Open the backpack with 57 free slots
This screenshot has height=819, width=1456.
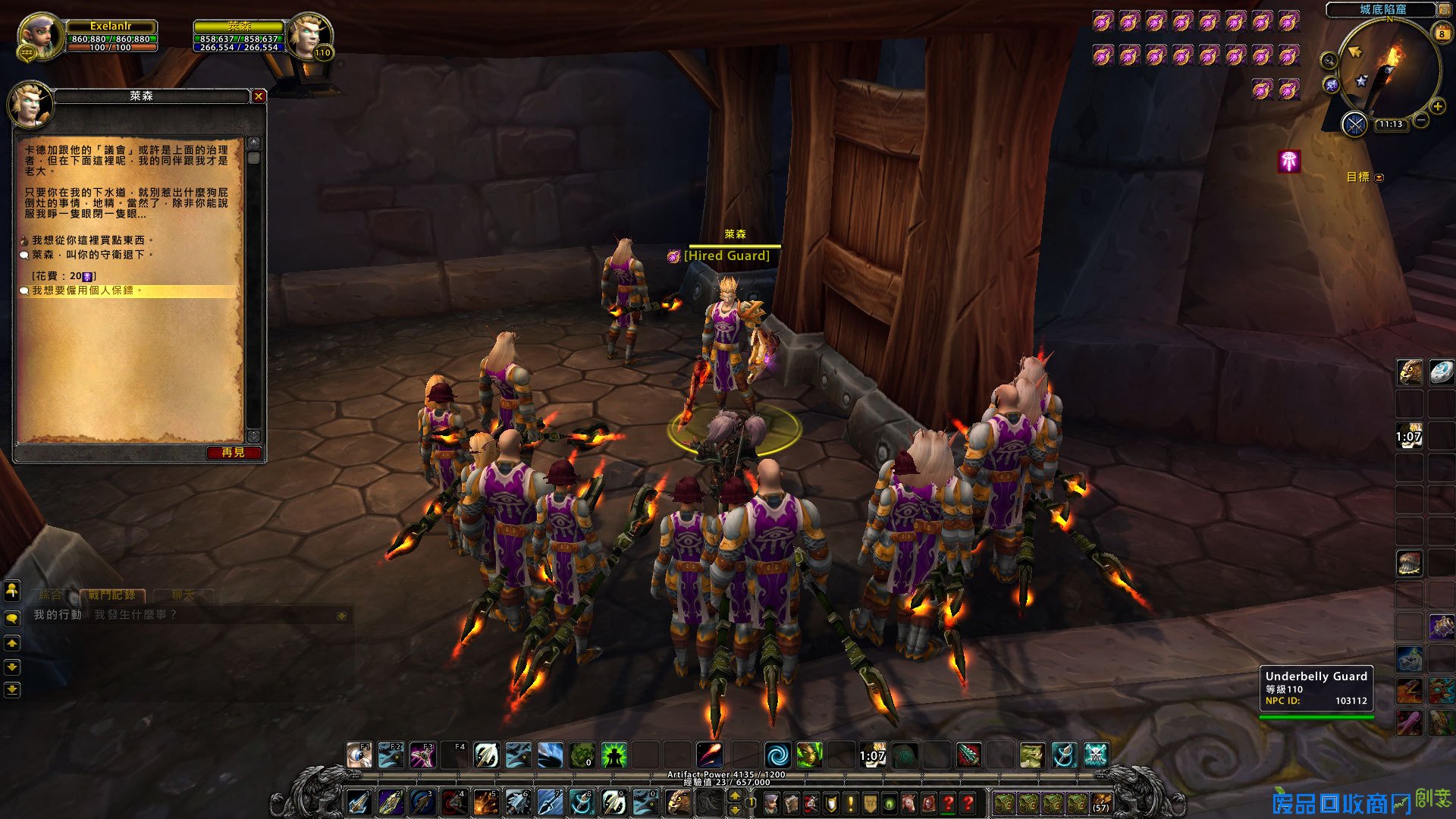click(1100, 803)
